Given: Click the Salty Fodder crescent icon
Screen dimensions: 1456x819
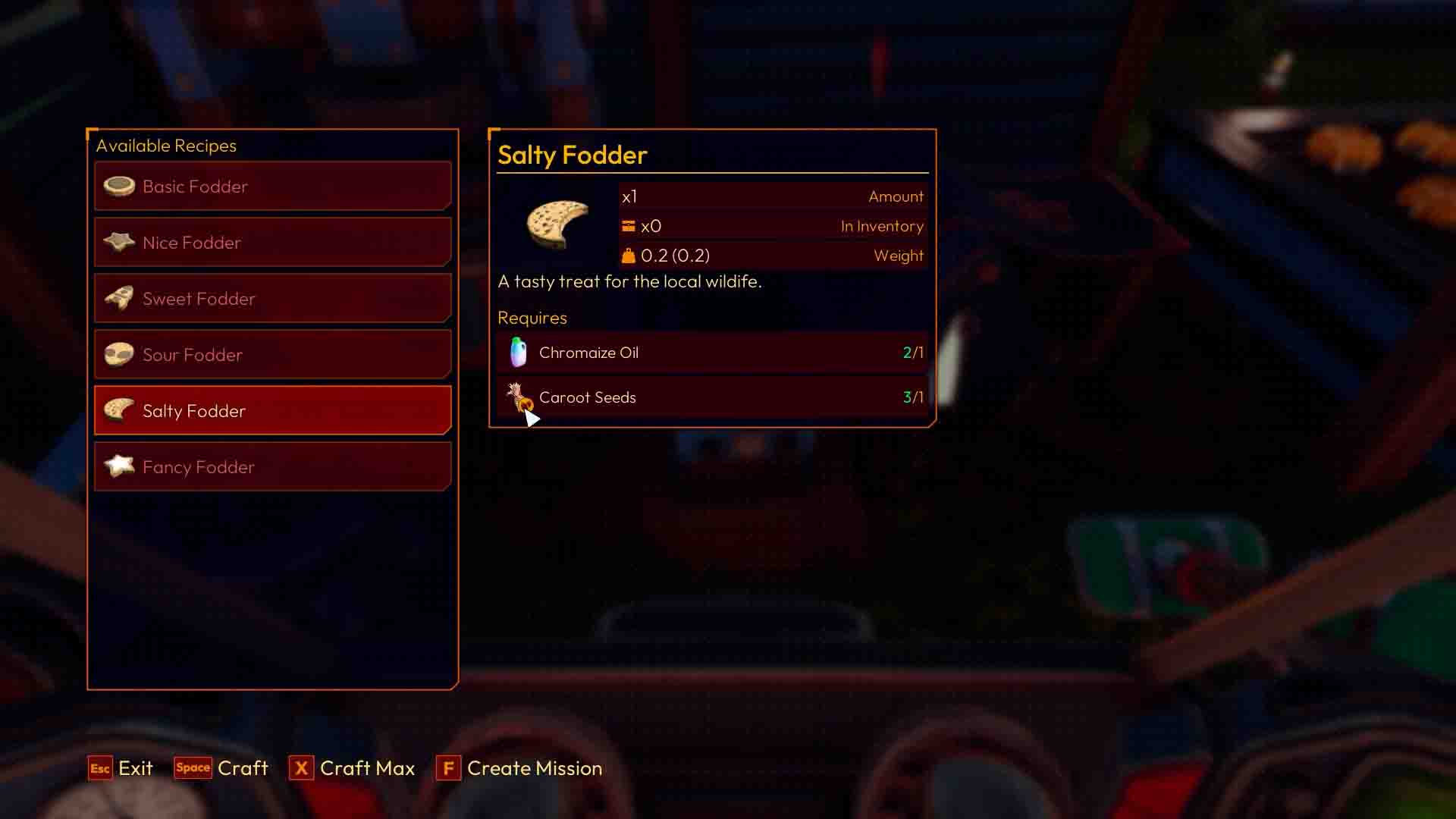Looking at the screenshot, I should point(120,410).
